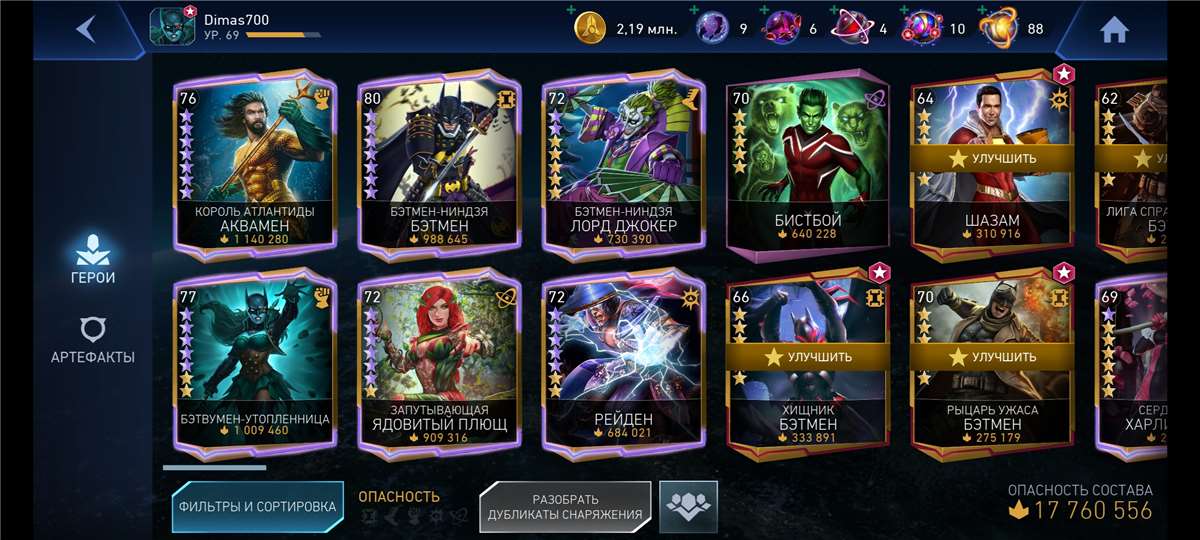Upgrade Хищник Бэтмен via Улучшить

coord(808,356)
